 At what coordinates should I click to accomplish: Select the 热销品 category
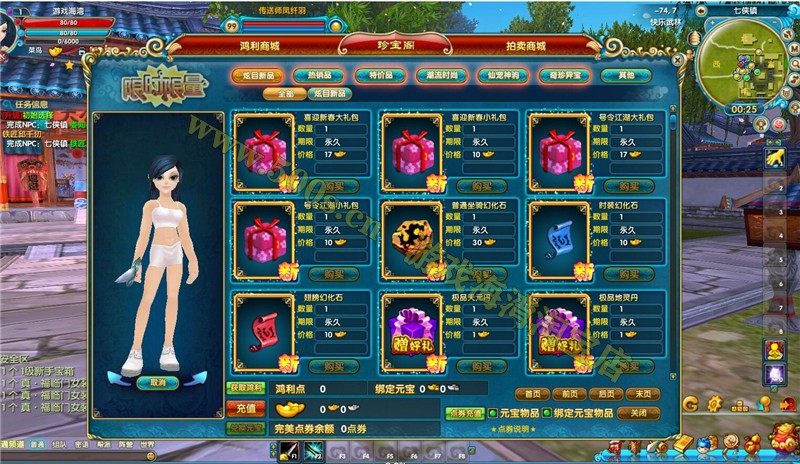325,75
